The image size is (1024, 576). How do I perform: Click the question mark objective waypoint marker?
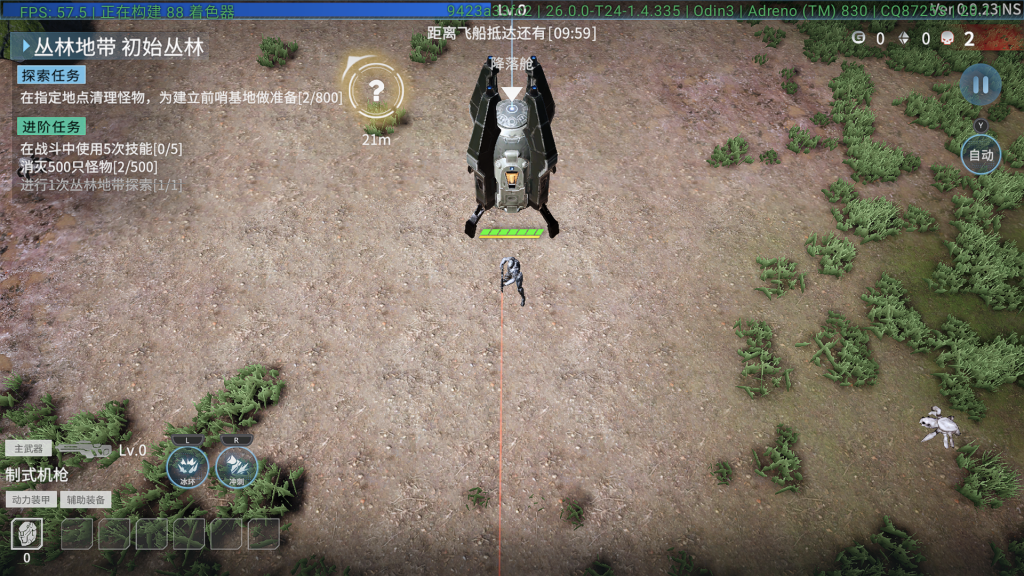(x=376, y=91)
